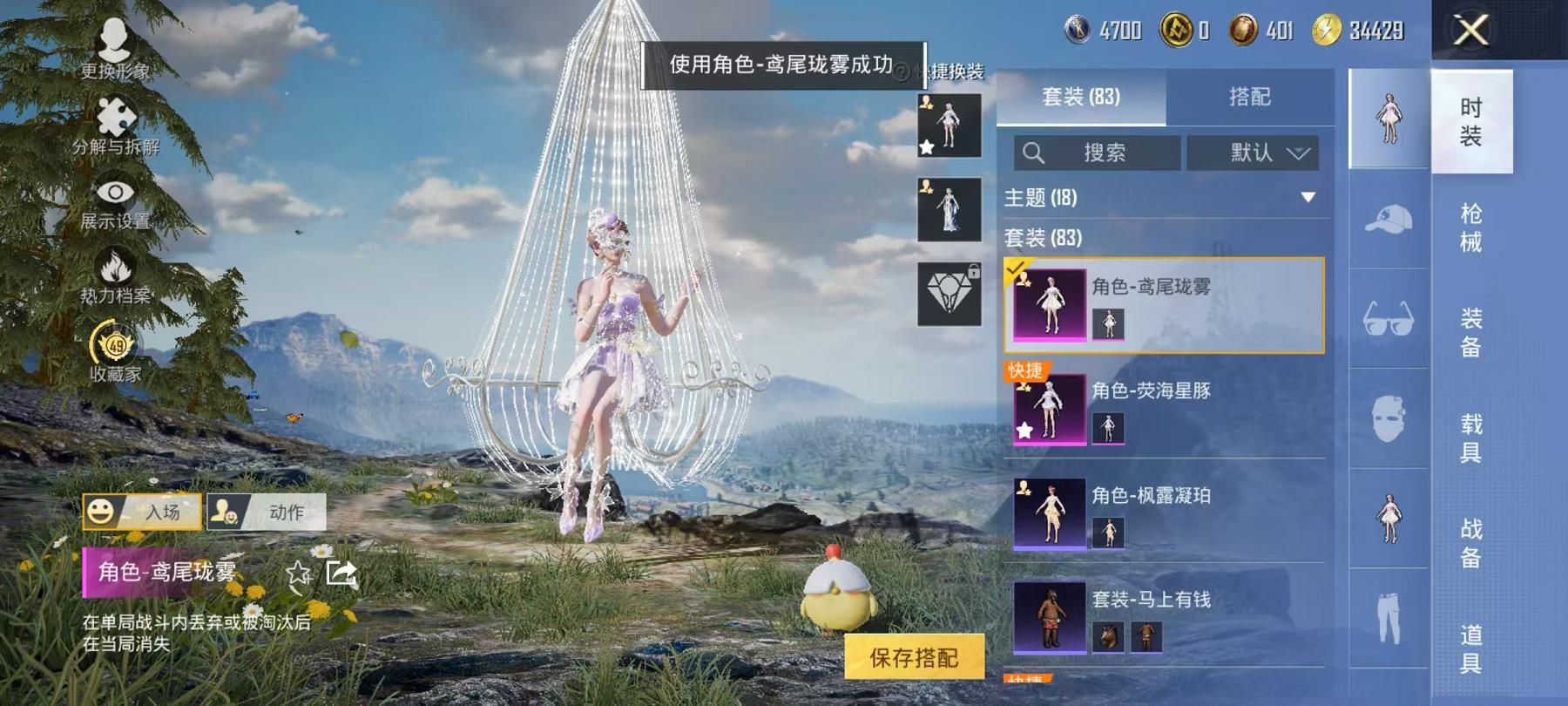Expand the 套装 (83) section
The image size is (1568, 706).
(1045, 237)
